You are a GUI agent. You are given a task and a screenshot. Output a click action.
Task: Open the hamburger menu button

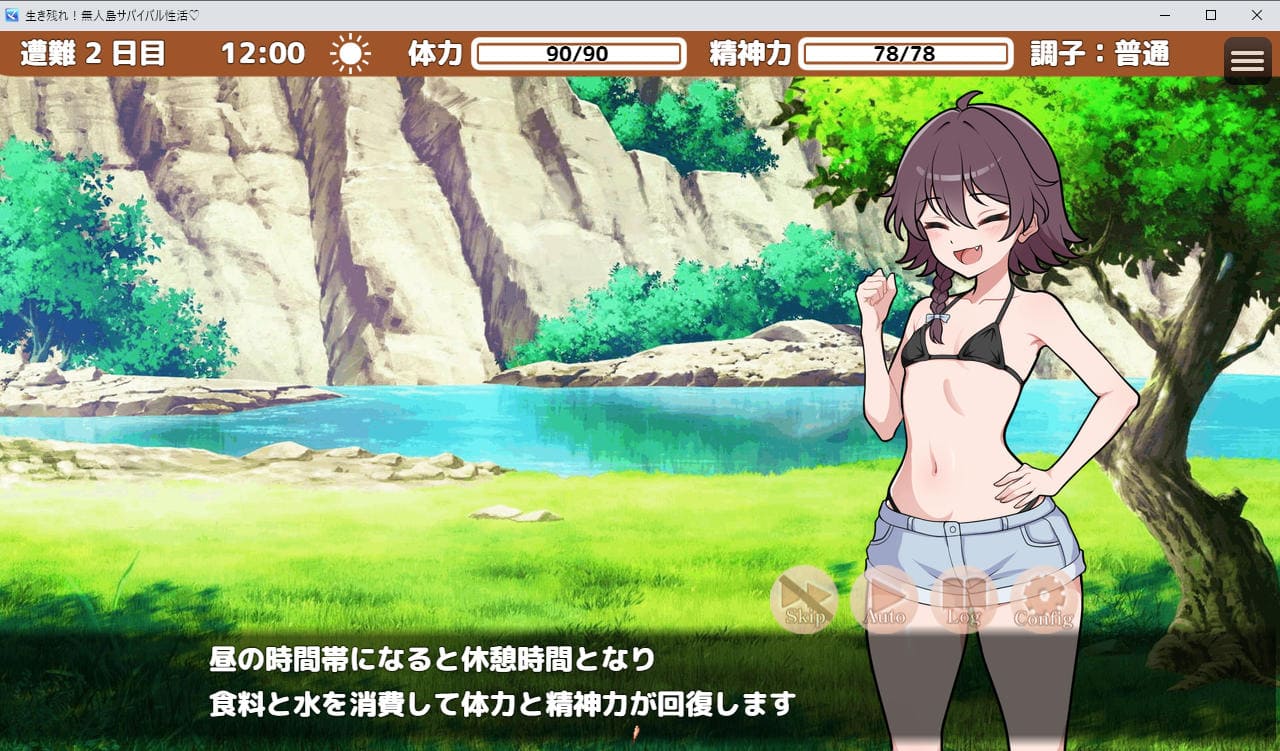pos(1247,61)
